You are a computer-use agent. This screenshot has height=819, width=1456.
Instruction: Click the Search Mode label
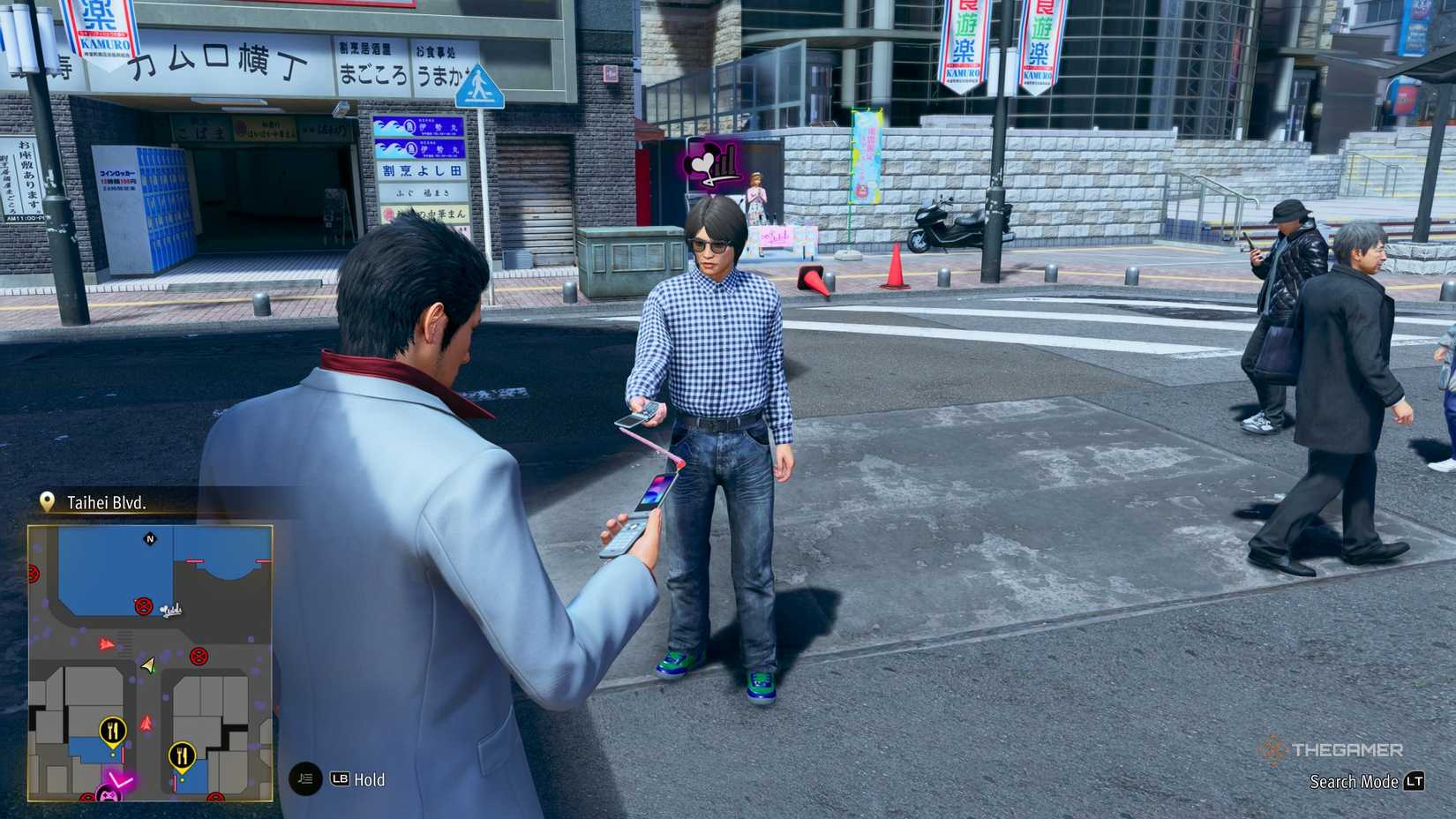1353,782
